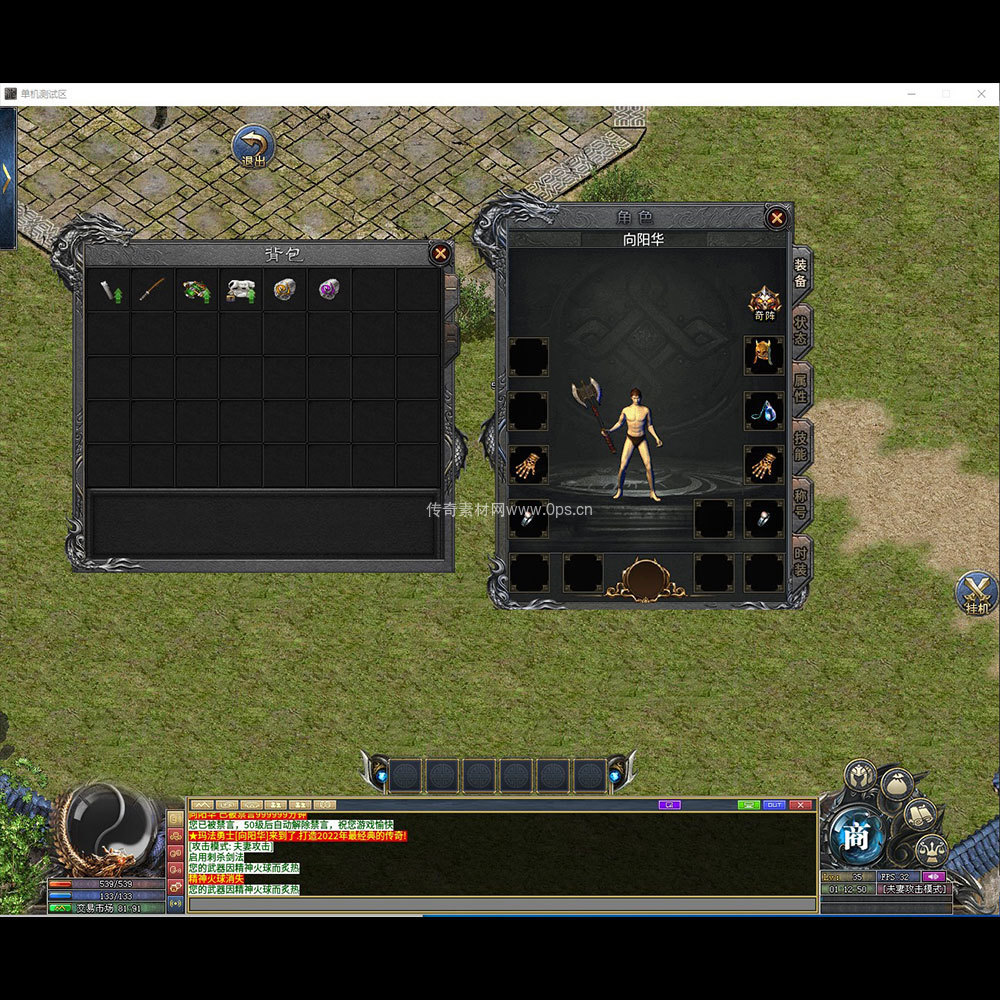The width and height of the screenshot is (1000, 1000).
Task: Select the wooden staff in the backpack
Action: [x=152, y=290]
